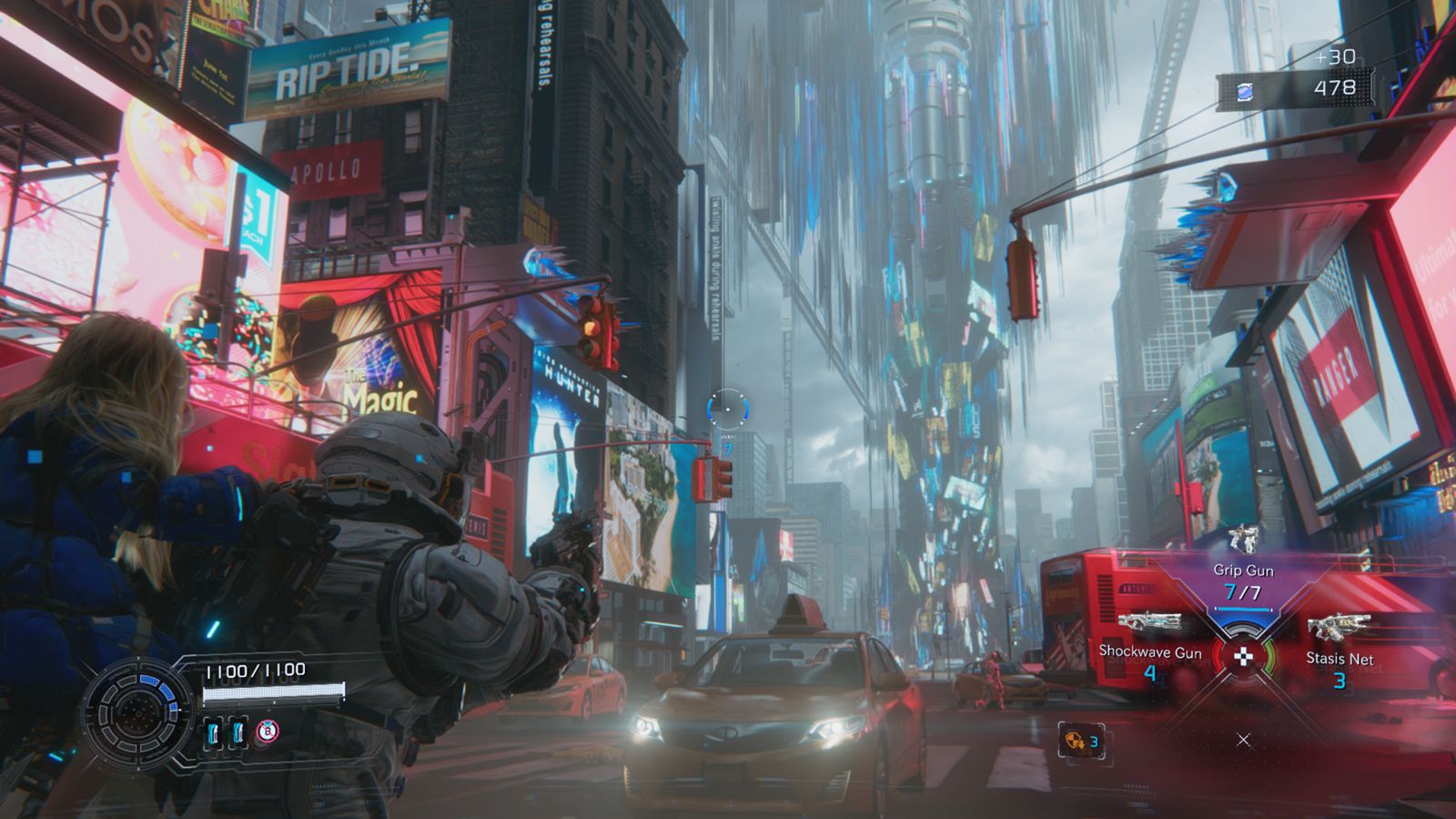Toggle the red crossed-out ability indicator
1456x819 pixels.
click(x=267, y=730)
